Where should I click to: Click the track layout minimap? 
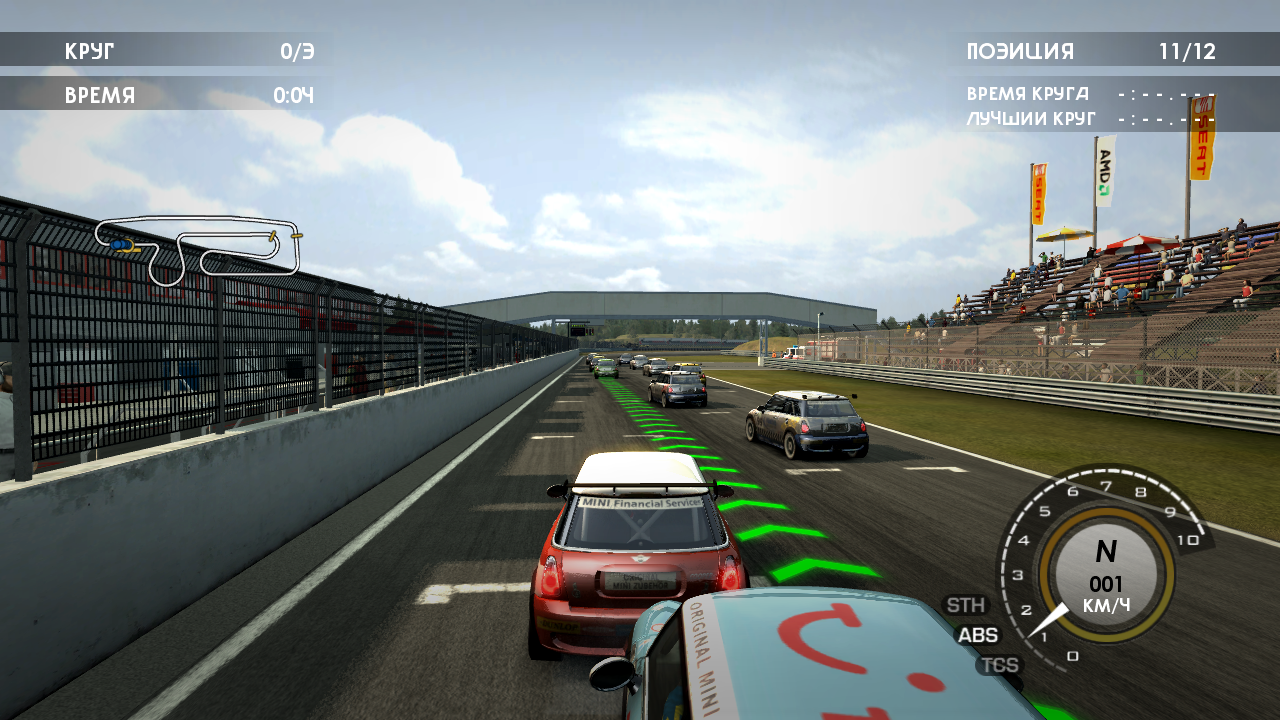(198, 248)
